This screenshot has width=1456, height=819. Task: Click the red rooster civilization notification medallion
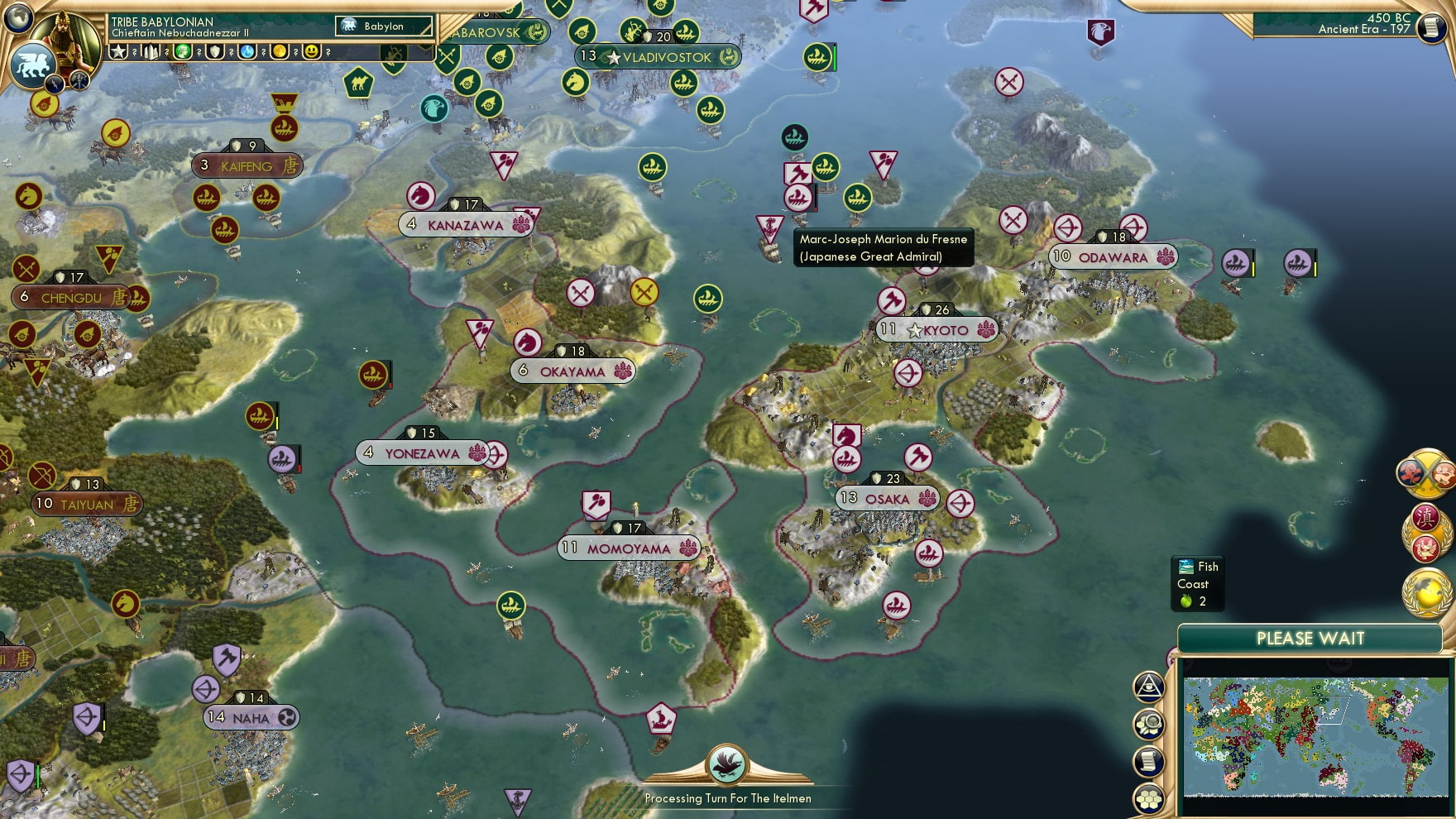1425,548
